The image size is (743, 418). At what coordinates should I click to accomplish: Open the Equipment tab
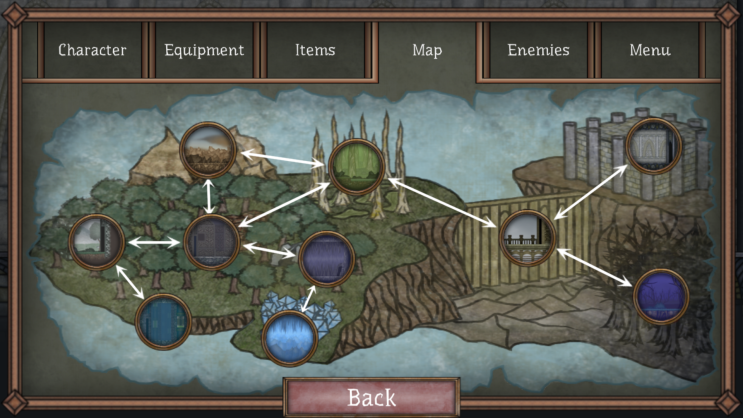(204, 50)
